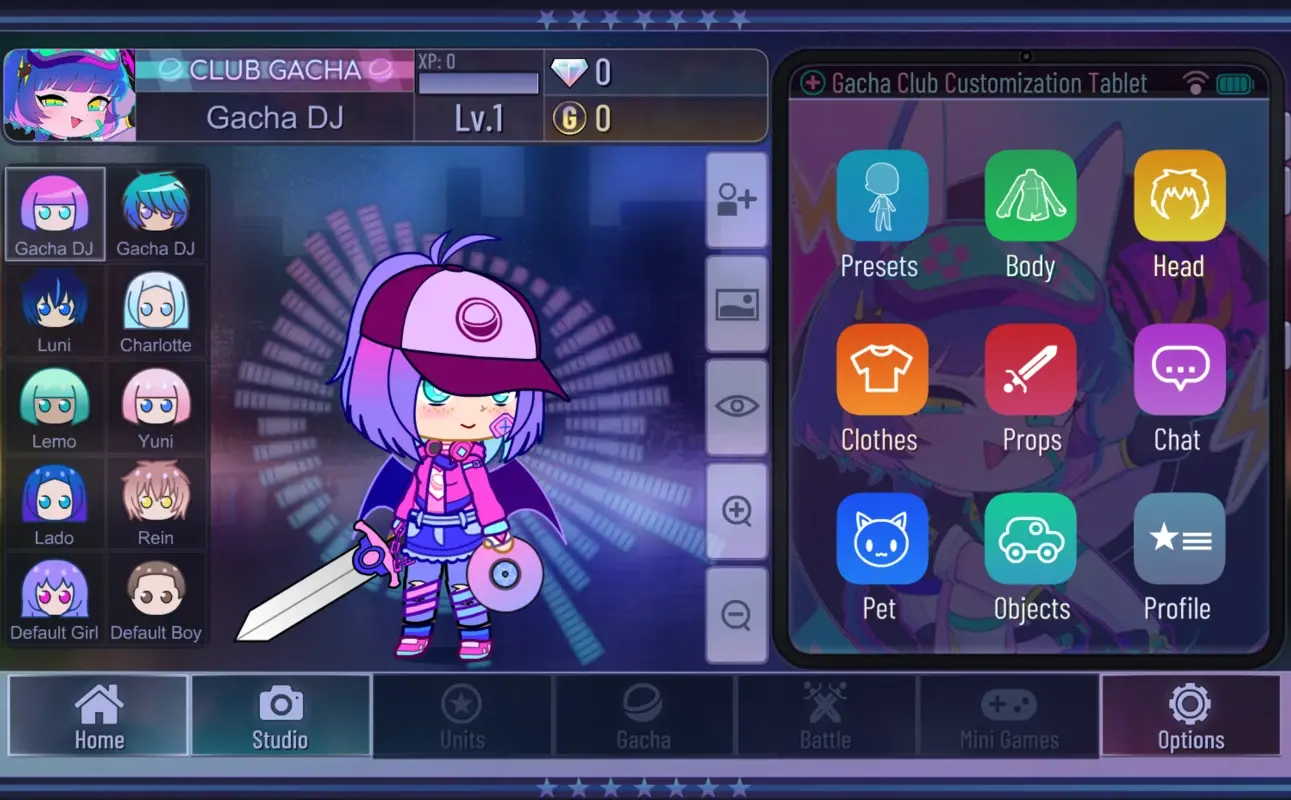Select the Default Girl character slot

pyautogui.click(x=54, y=598)
